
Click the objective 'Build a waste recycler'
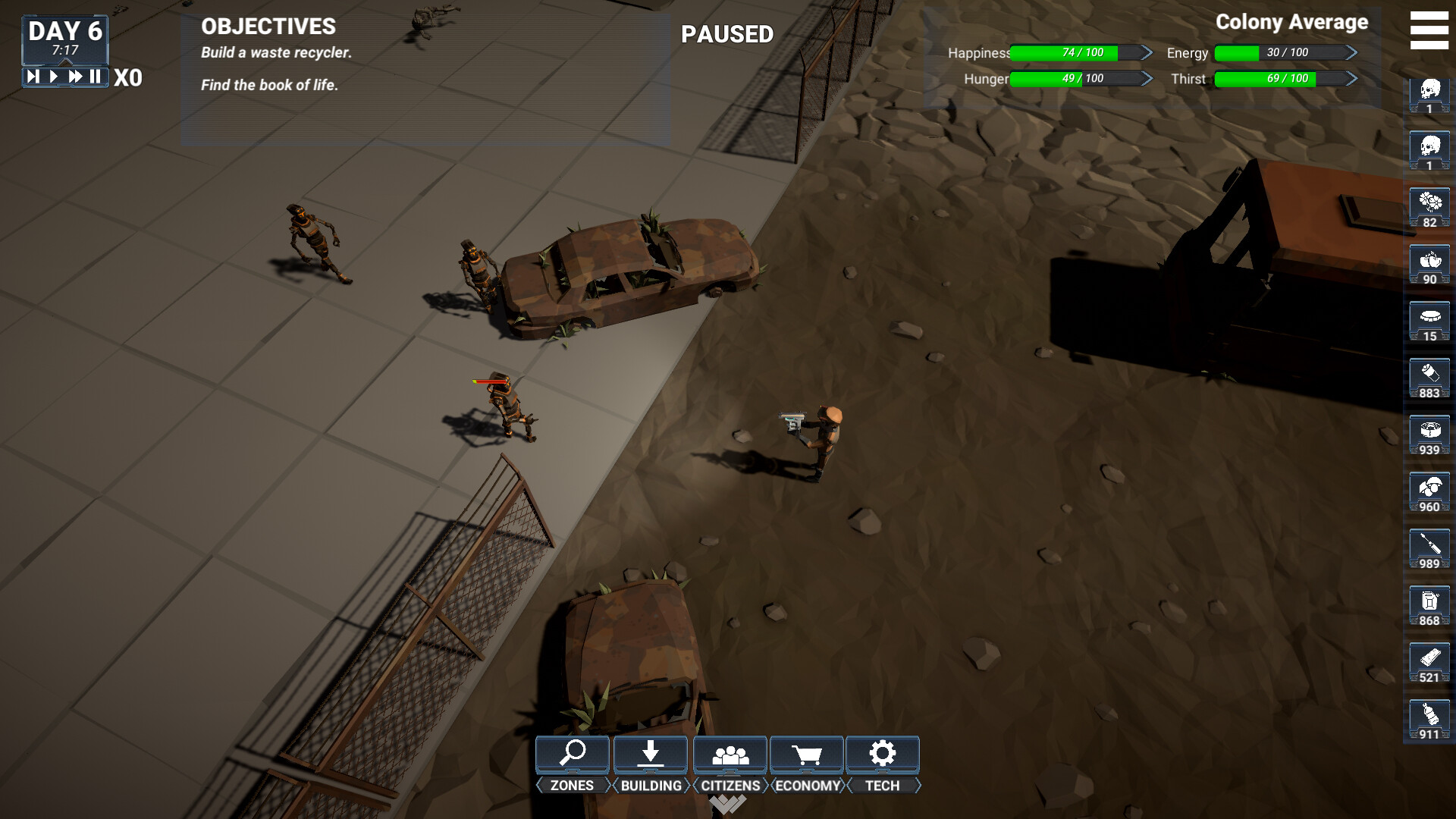click(275, 53)
